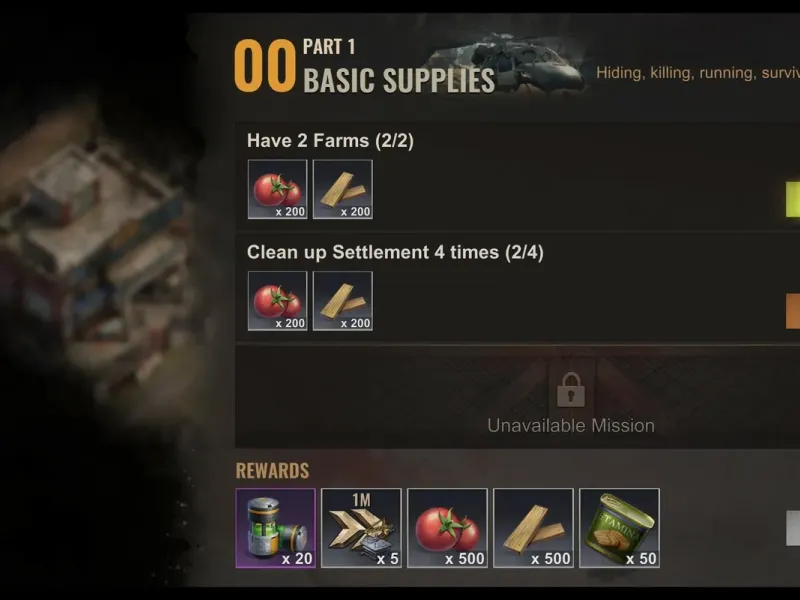800x600 pixels.
Task: Select wood reward for Clean up Settlement mission
Action: pos(342,301)
